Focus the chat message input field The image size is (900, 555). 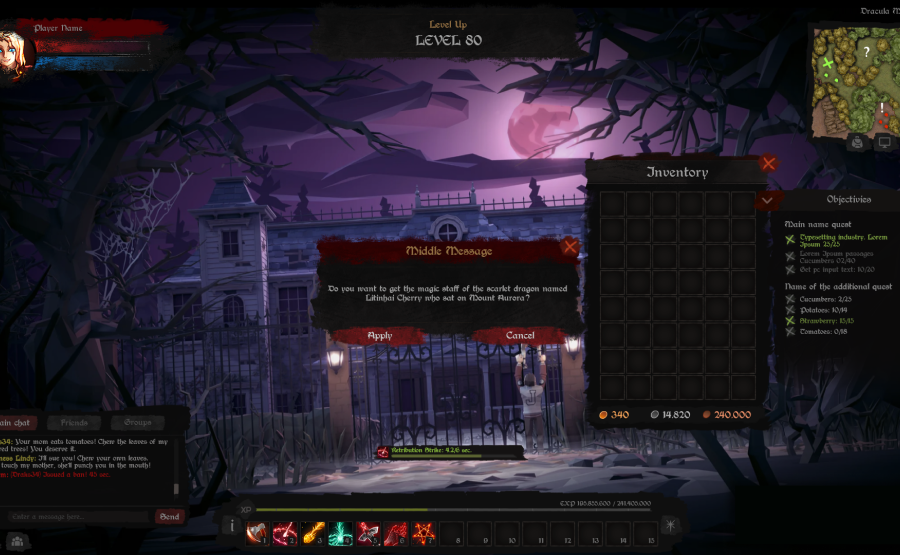tap(78, 517)
